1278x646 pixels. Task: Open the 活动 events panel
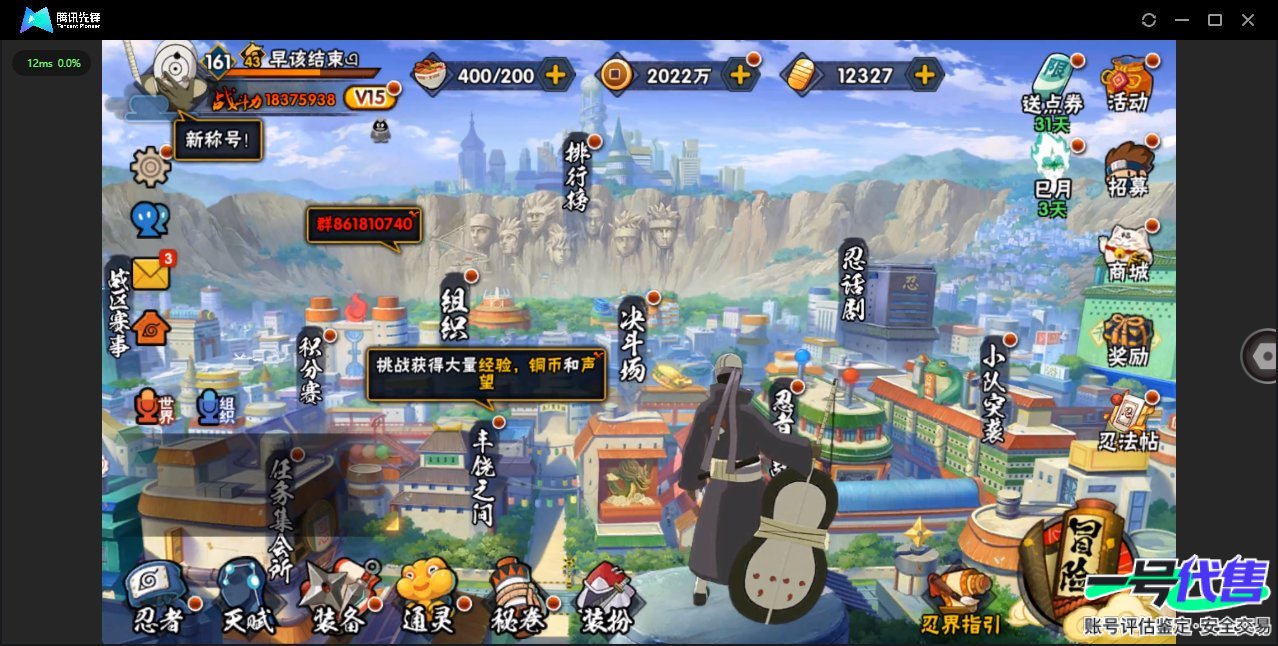pos(1128,83)
